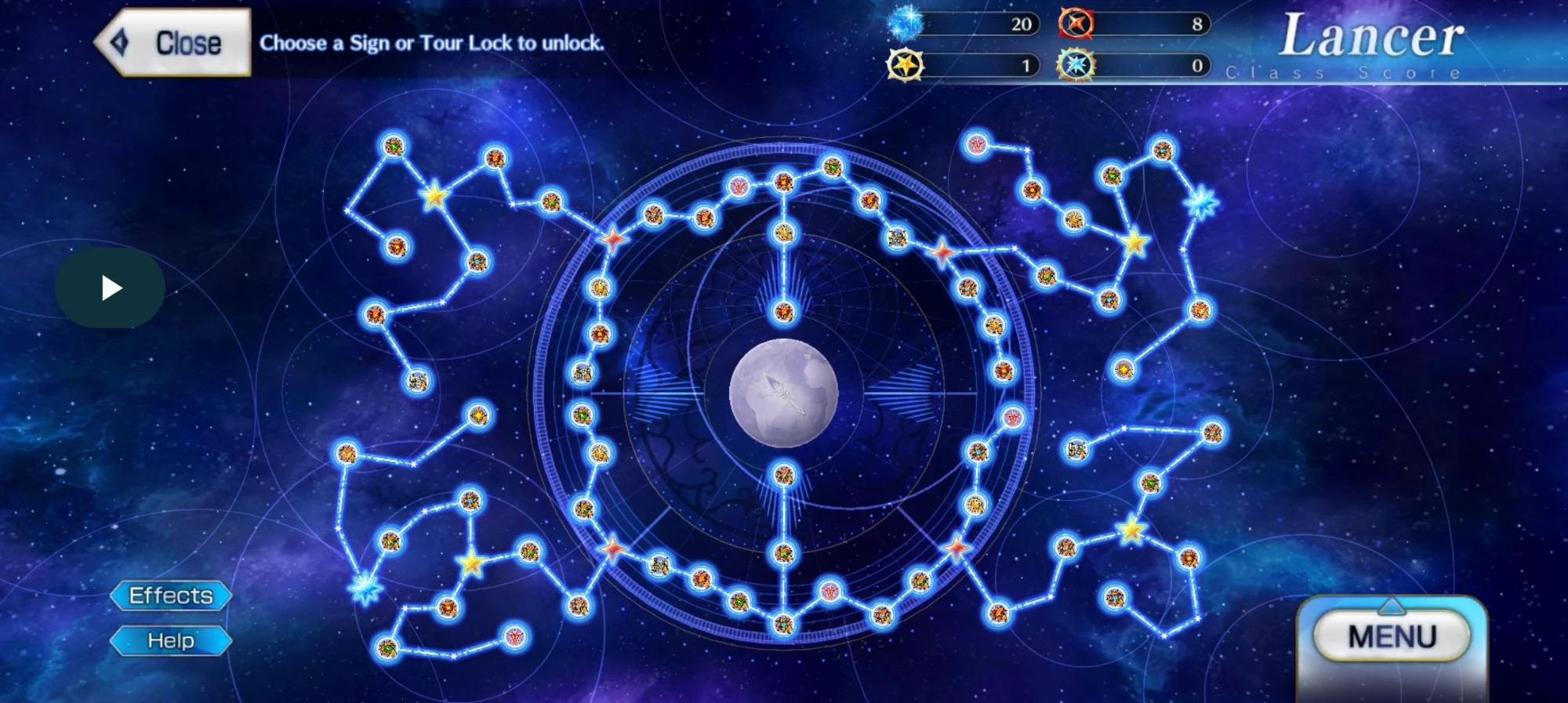This screenshot has height=703, width=1568.
Task: Open the Effects panel
Action: 171,596
